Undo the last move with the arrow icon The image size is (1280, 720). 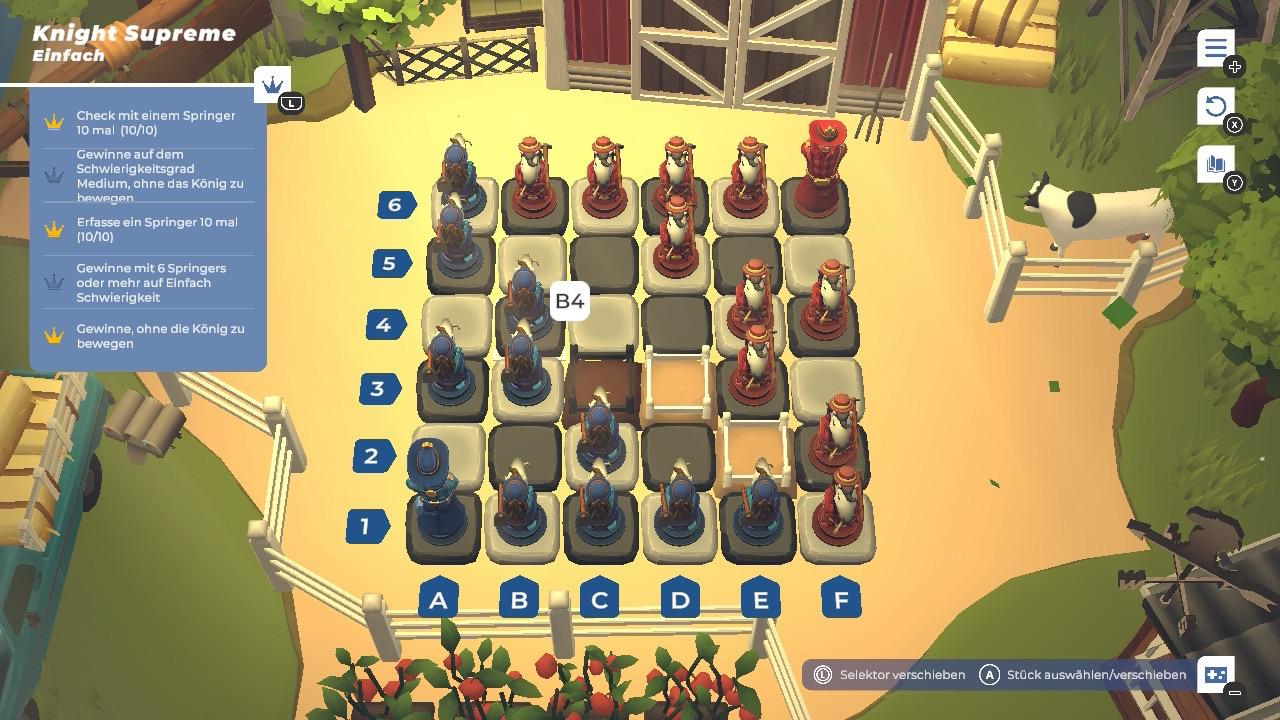pos(1215,106)
